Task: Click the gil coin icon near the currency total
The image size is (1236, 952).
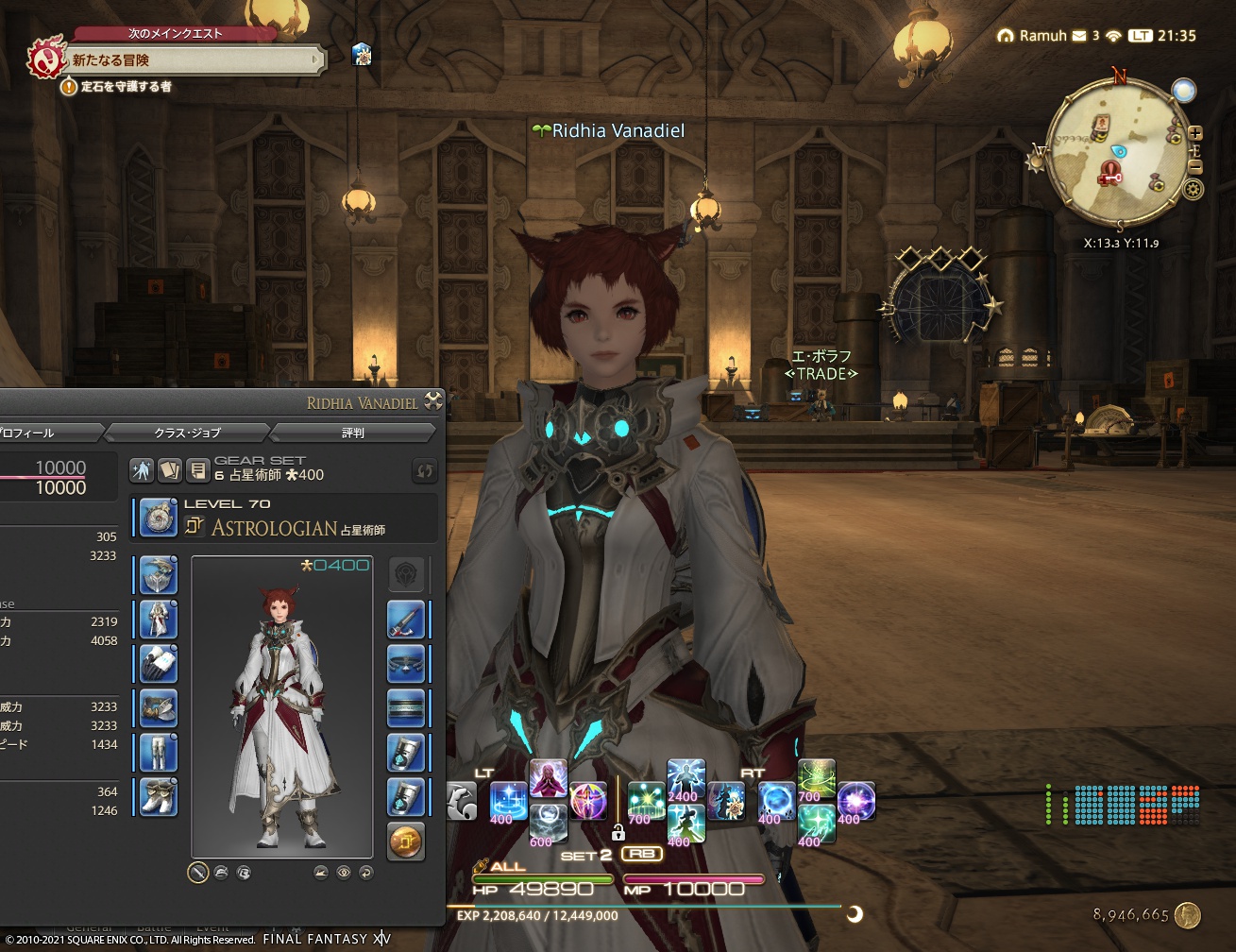Action: tap(1189, 914)
